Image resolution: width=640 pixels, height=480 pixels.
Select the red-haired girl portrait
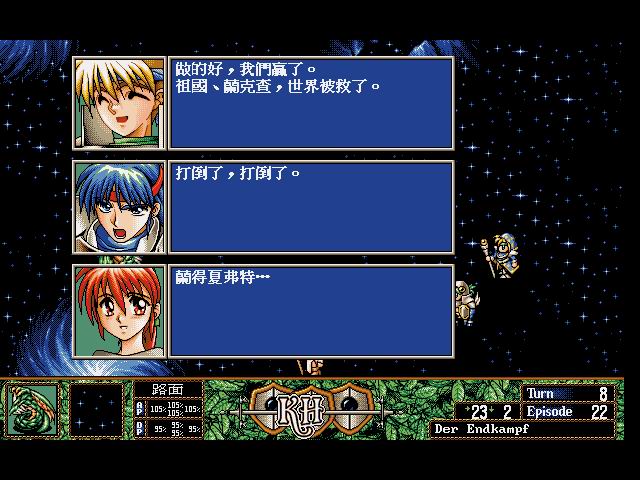pyautogui.click(x=119, y=311)
